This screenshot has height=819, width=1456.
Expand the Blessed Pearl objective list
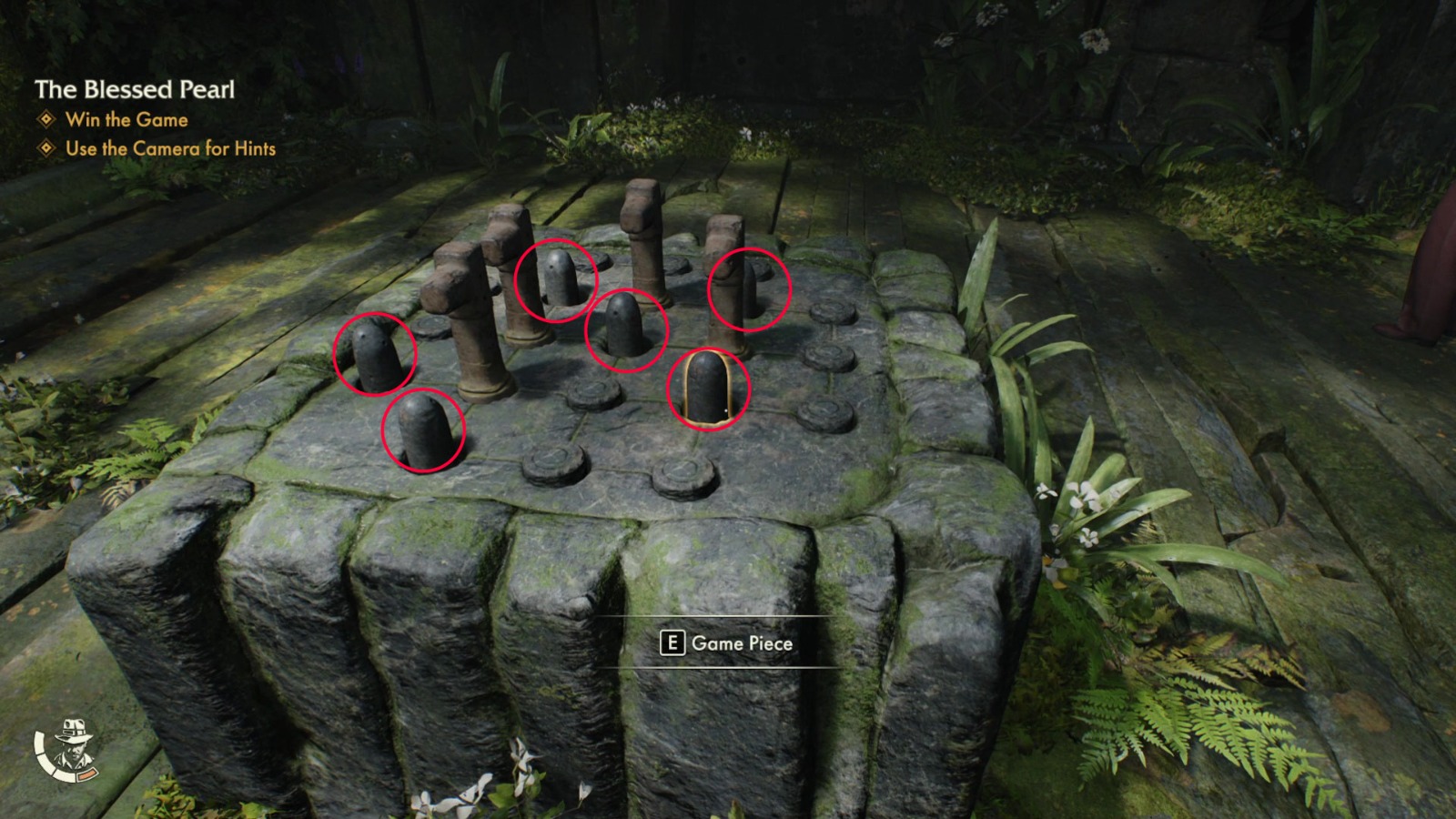pyautogui.click(x=135, y=91)
